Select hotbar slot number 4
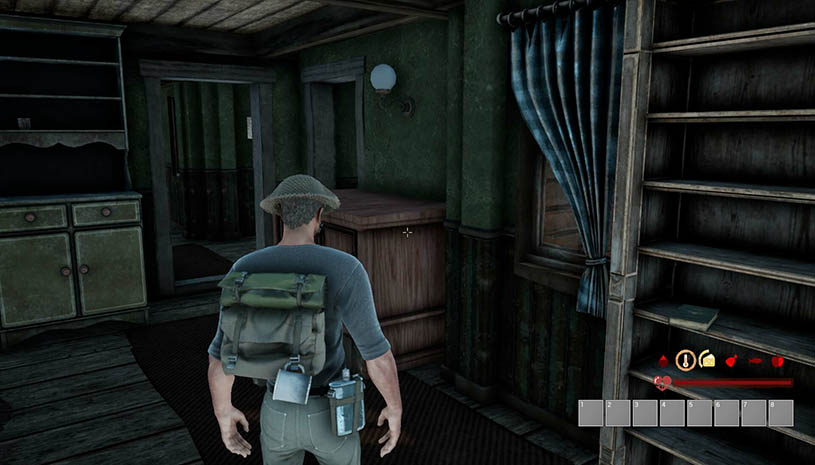This screenshot has height=465, width=815. click(673, 413)
